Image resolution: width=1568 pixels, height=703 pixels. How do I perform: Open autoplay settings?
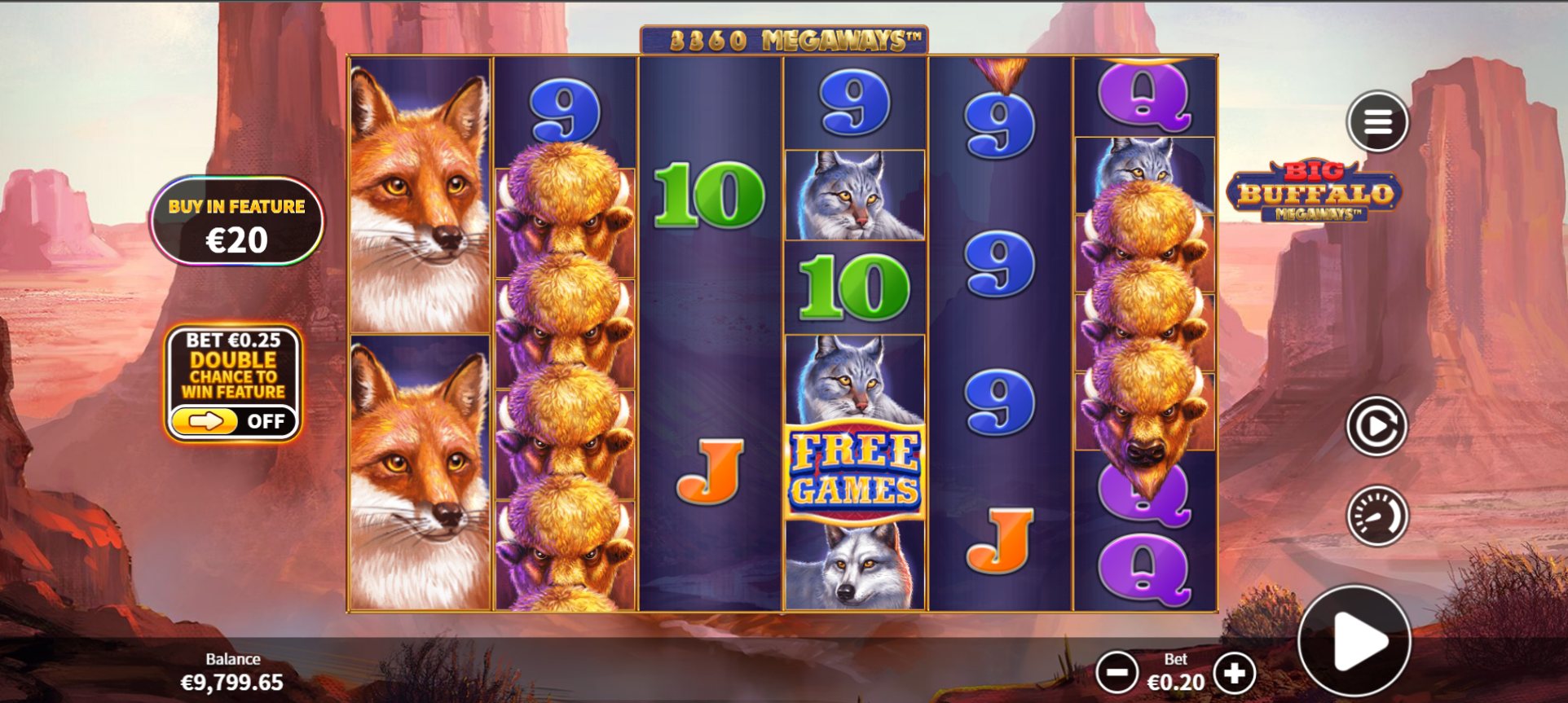1376,426
